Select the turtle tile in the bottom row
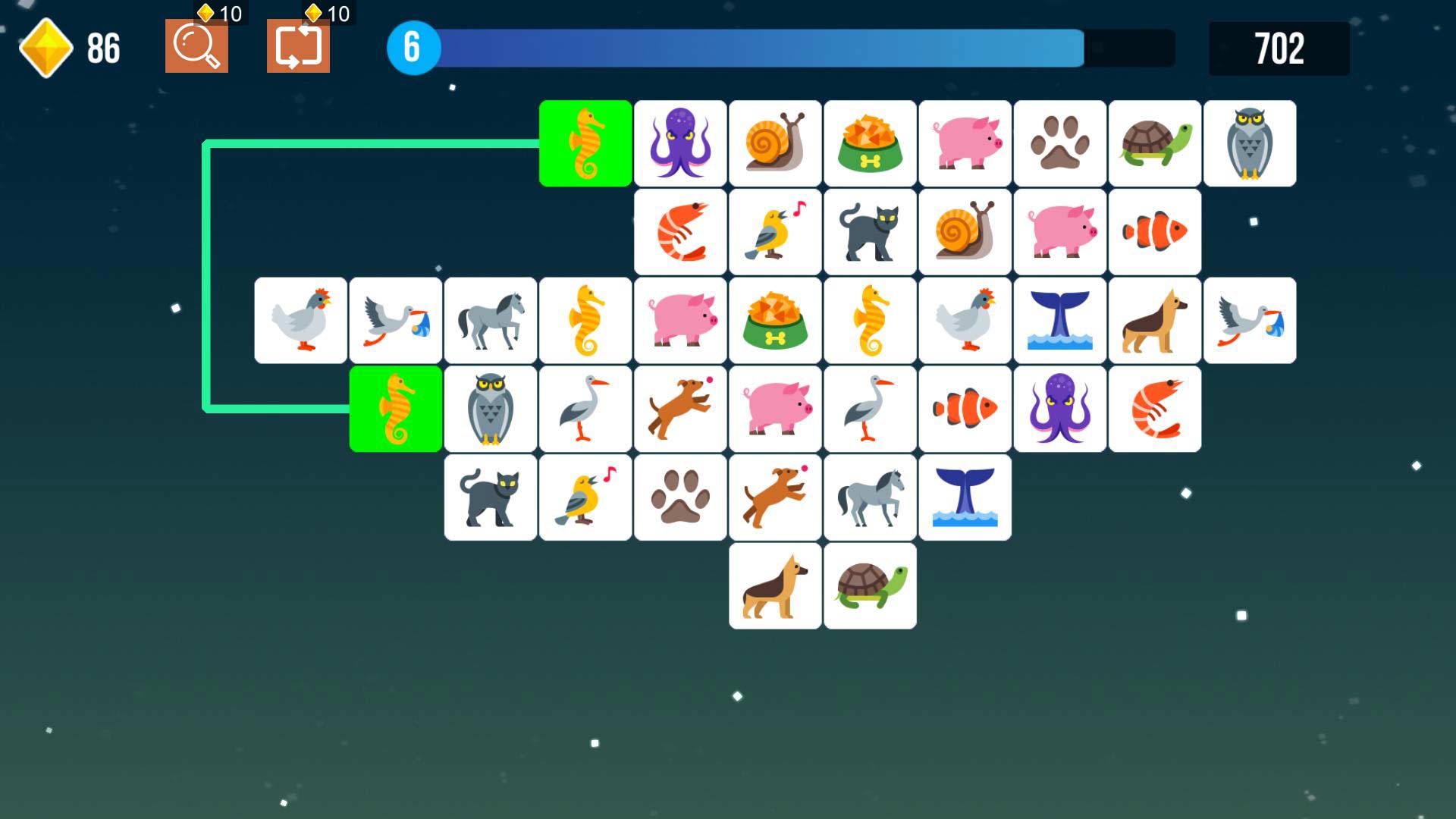Image resolution: width=1456 pixels, height=819 pixels. pyautogui.click(x=869, y=586)
